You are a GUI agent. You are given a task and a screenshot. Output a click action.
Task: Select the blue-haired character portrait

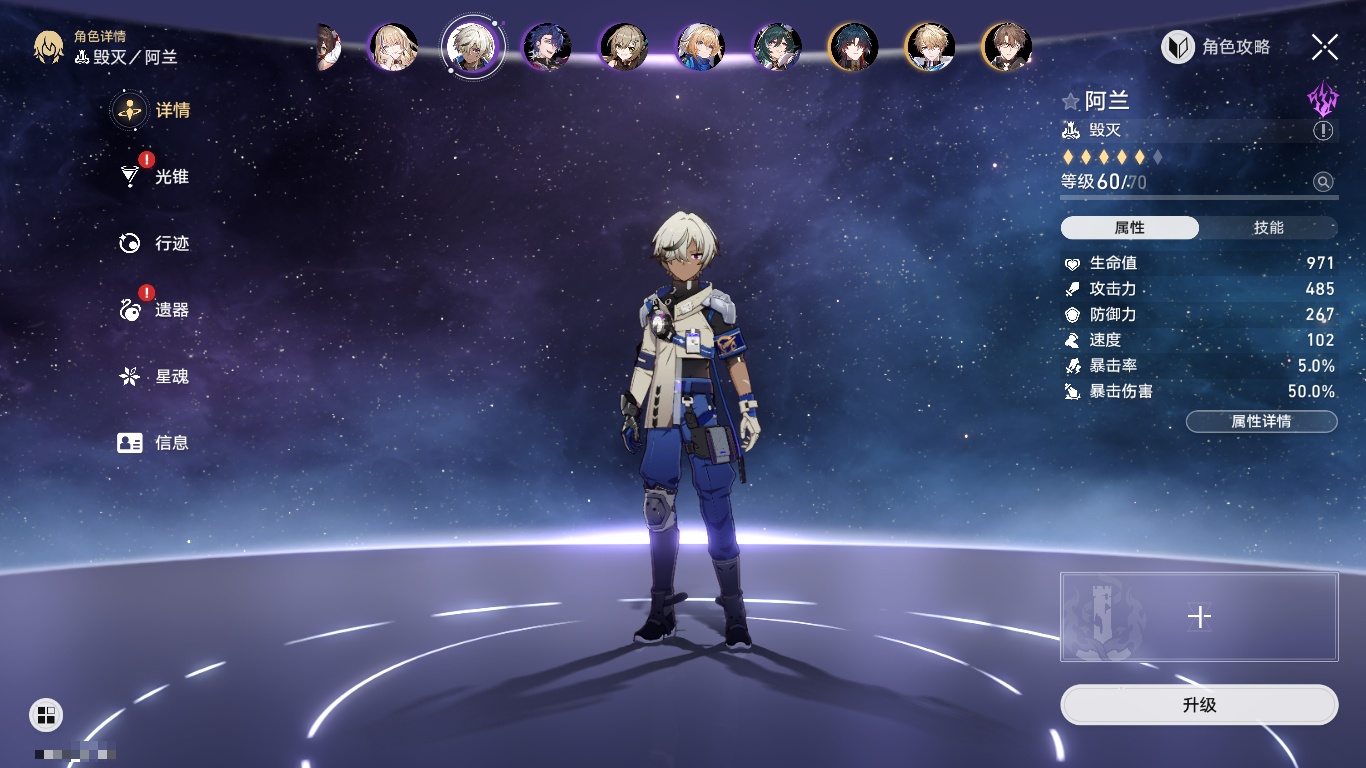pos(547,46)
